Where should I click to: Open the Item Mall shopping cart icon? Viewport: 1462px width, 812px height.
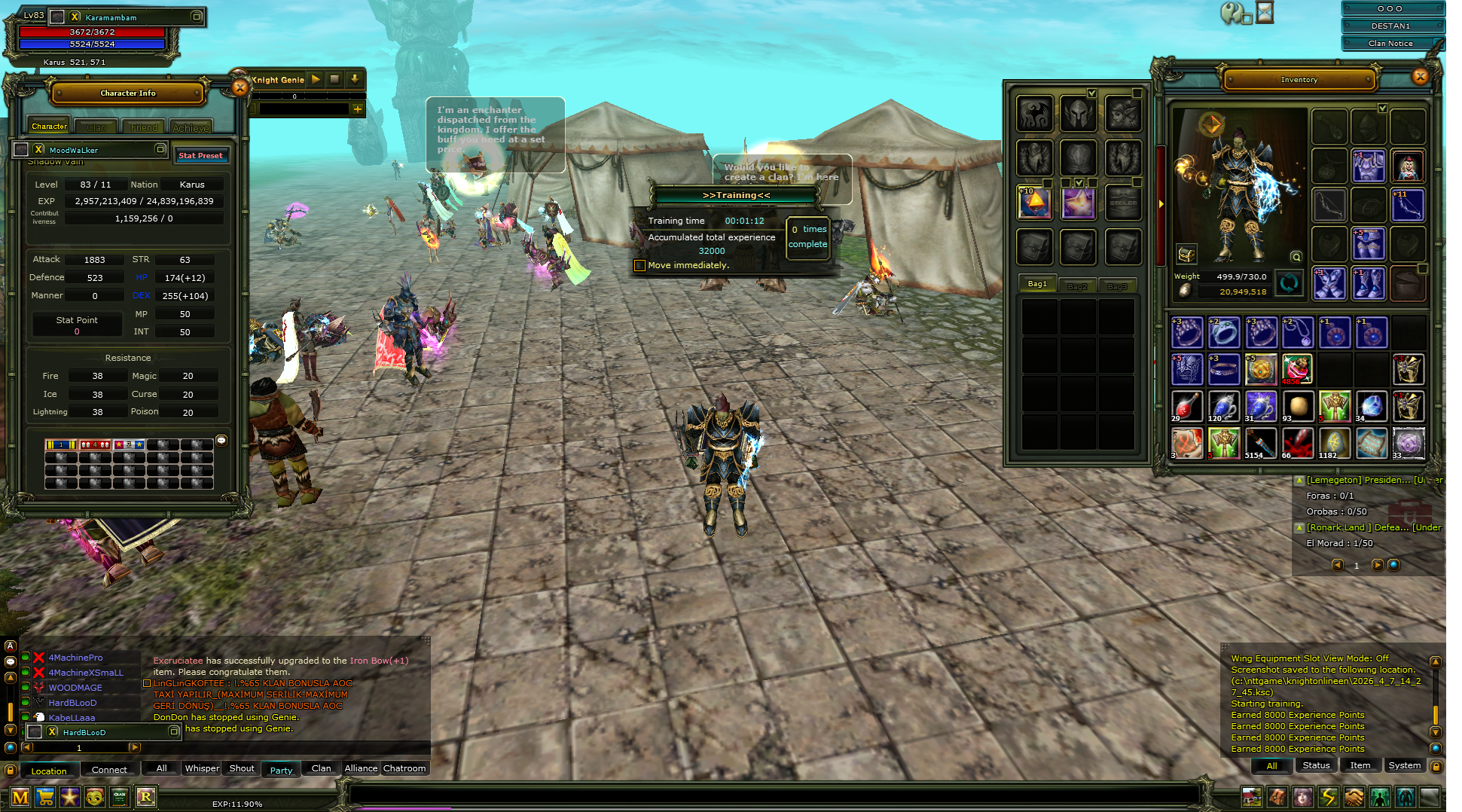(45, 797)
